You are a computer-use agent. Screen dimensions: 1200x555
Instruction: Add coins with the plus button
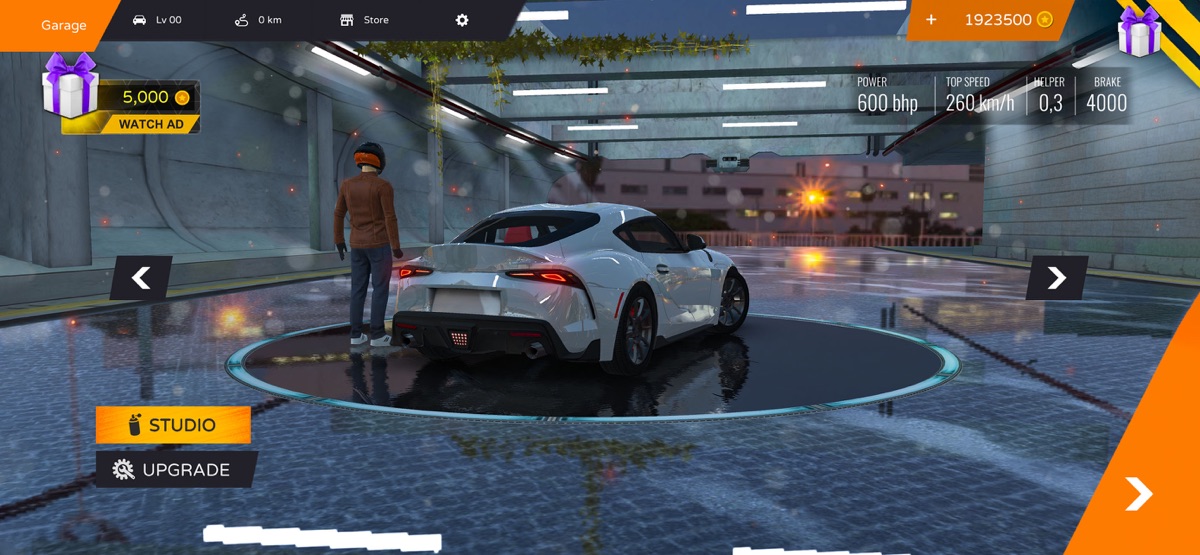931,20
